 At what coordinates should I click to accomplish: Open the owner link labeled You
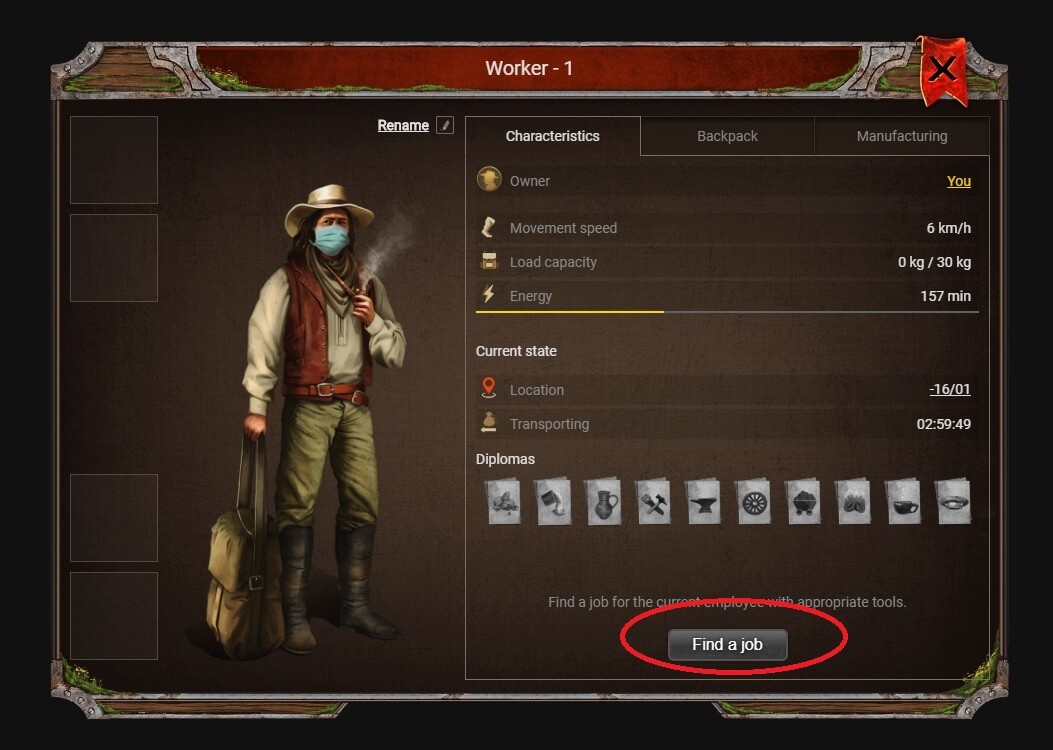pos(958,181)
